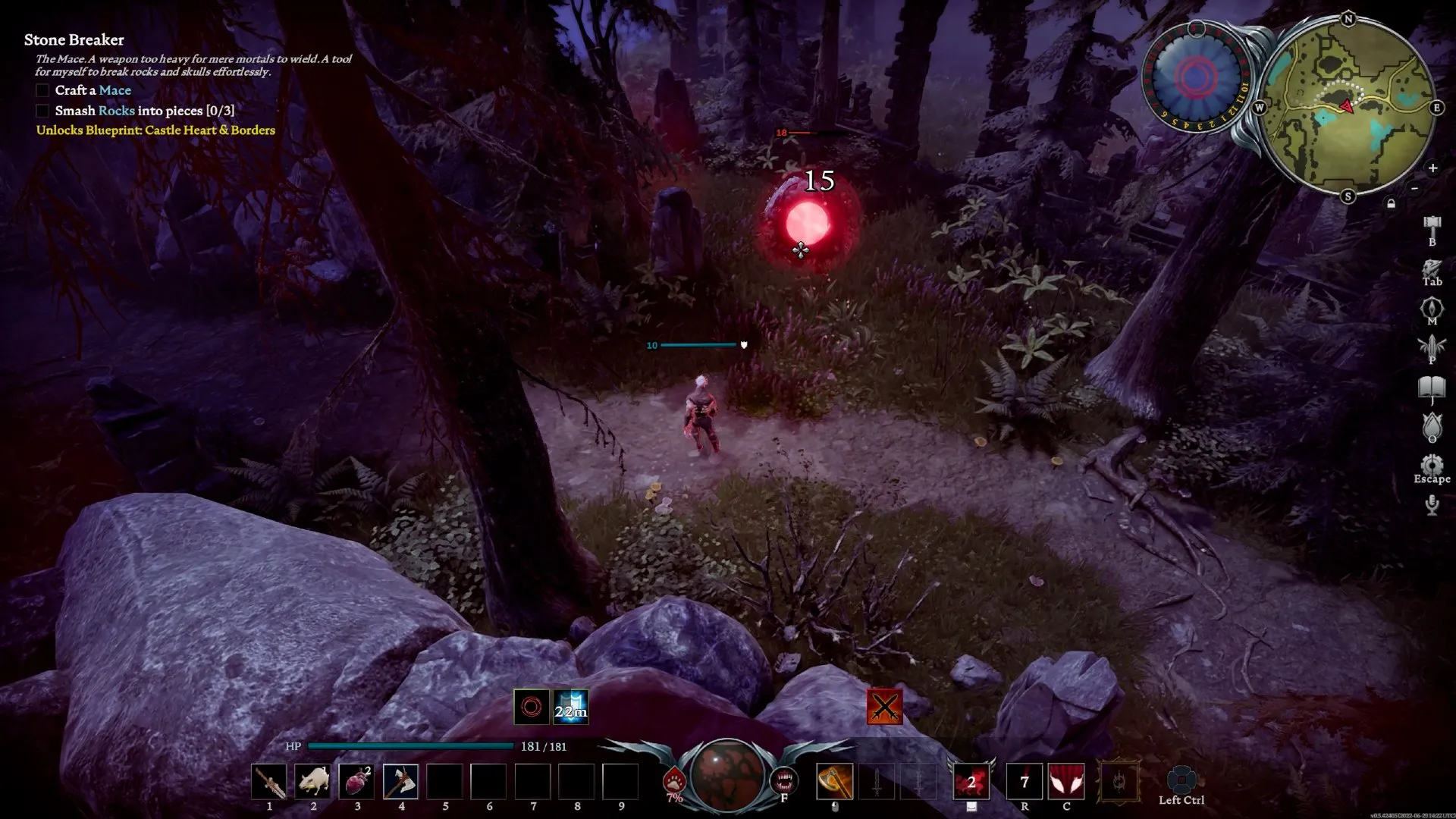Select the spear in hotbar slot 1
The width and height of the screenshot is (1456, 819).
pos(269,782)
